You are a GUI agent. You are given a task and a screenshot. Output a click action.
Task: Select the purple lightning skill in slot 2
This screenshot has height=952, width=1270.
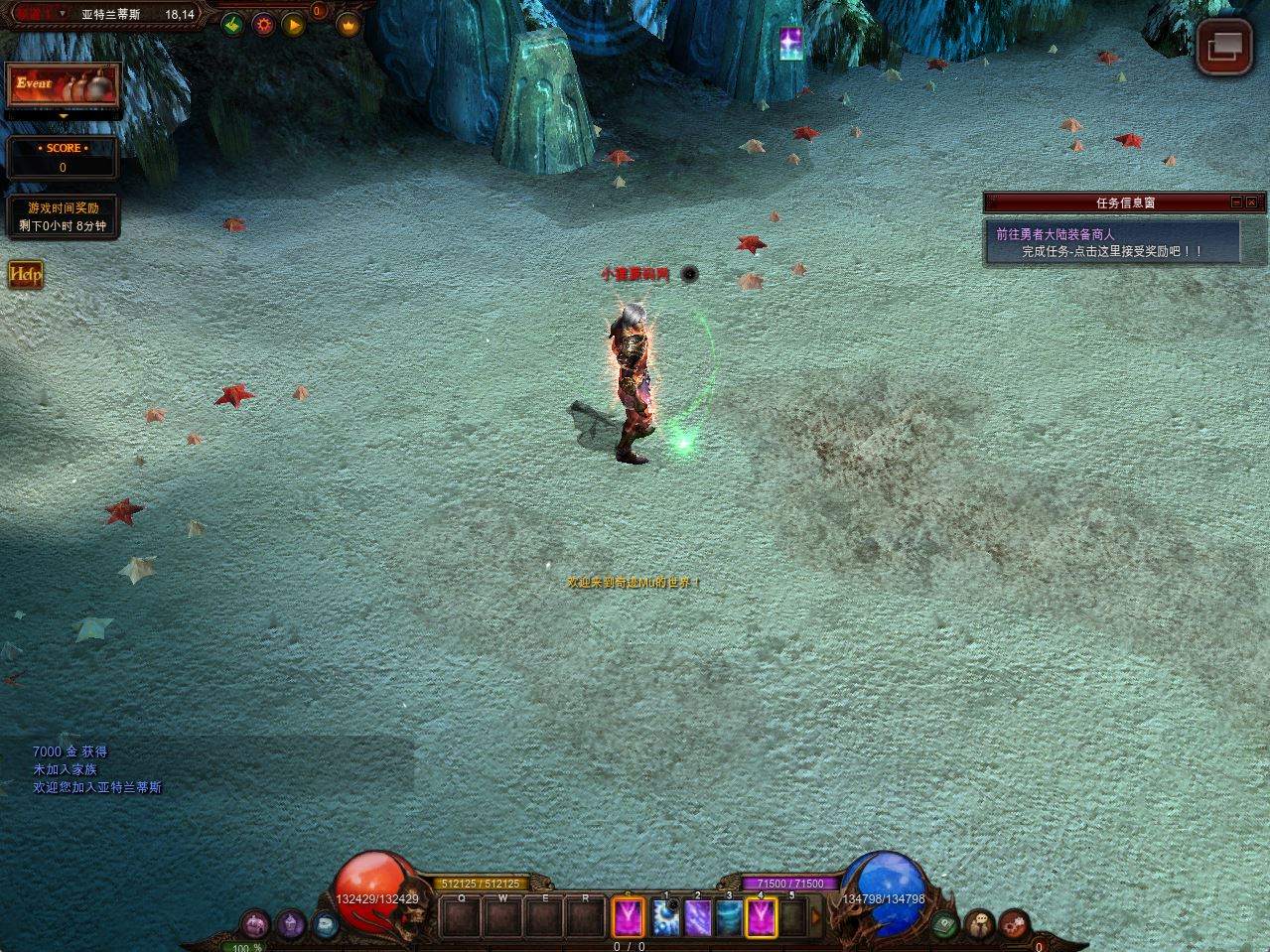coord(697,917)
